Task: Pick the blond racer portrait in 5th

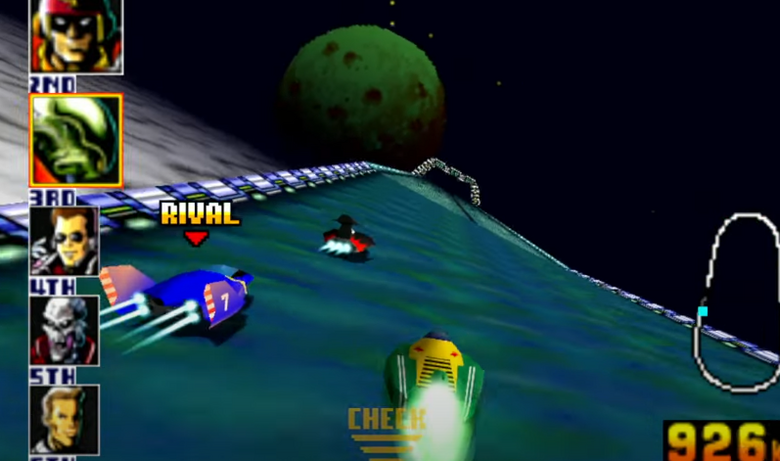Action: 64,419
